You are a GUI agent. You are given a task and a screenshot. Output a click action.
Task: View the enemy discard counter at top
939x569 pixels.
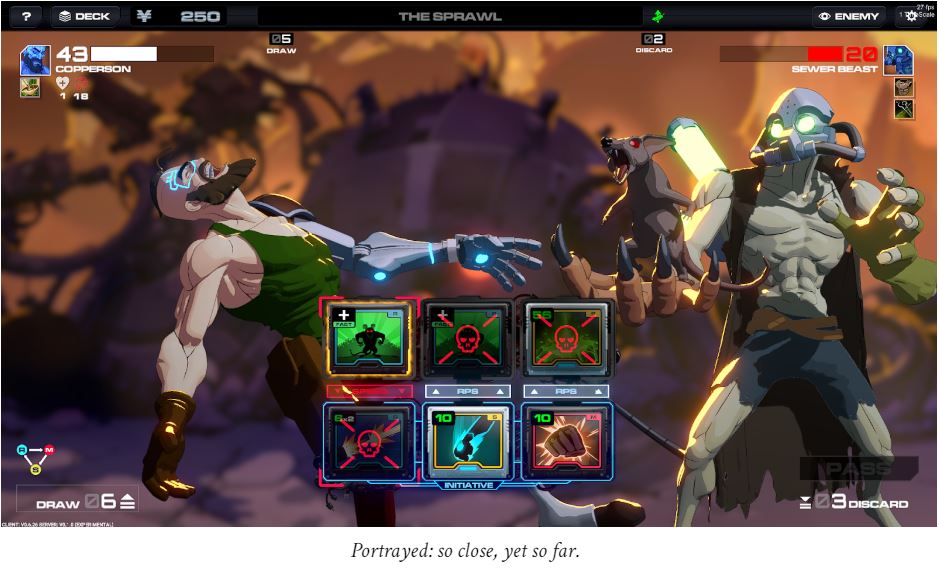pos(653,42)
